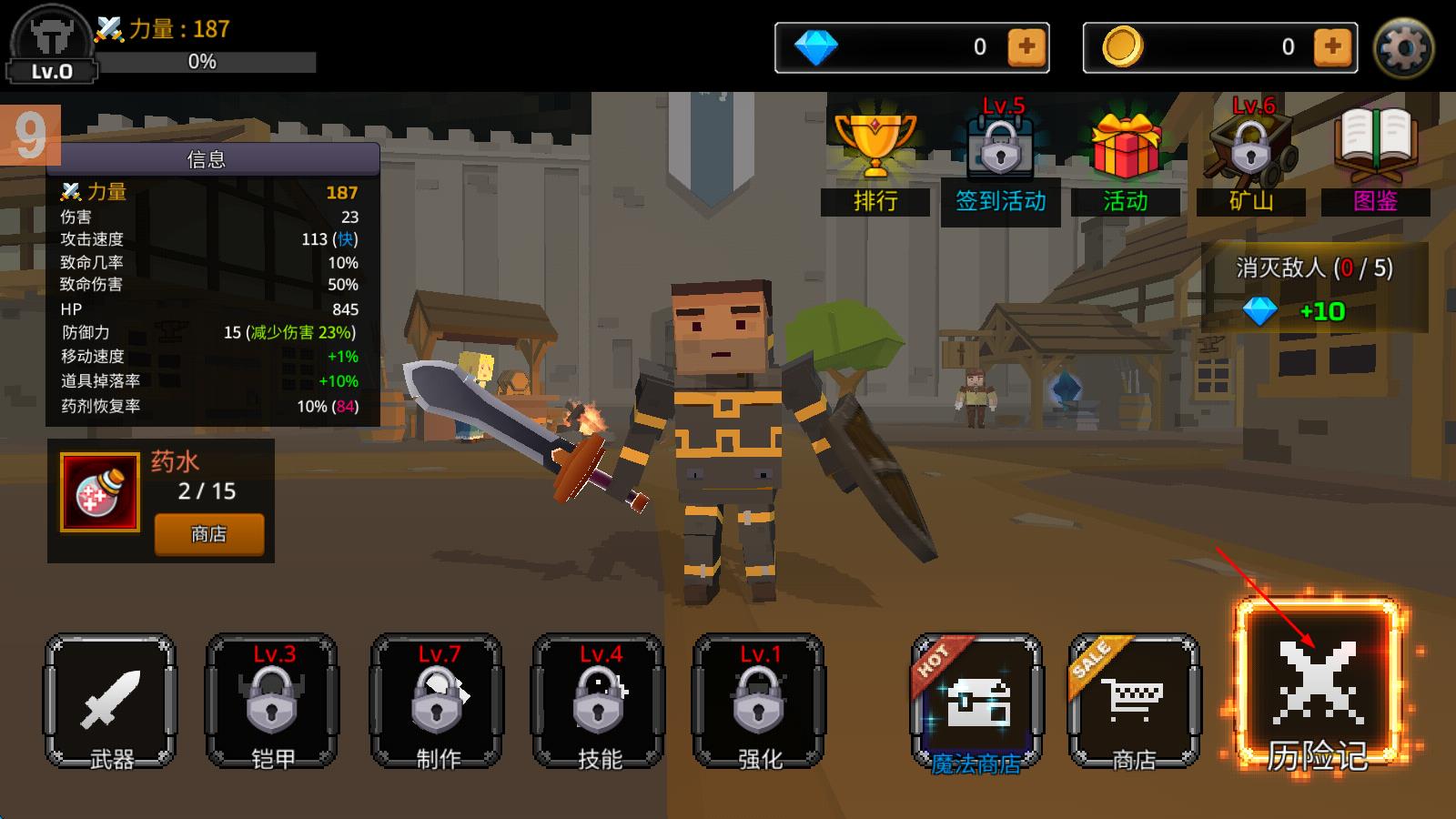
Task: Open the 商店 shopping cart store
Action: pos(1134,702)
